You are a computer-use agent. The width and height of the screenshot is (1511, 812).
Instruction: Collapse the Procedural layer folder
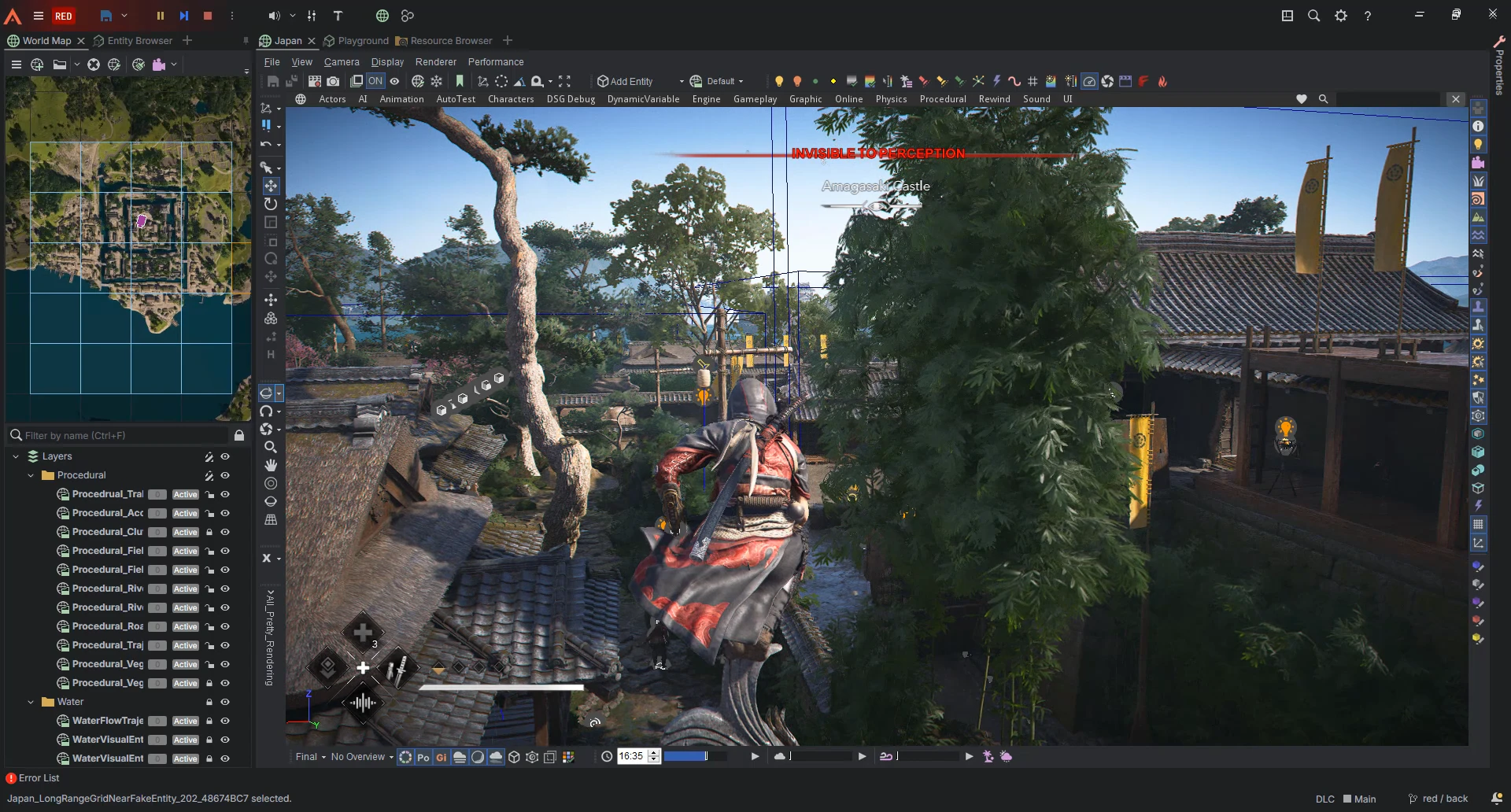[x=31, y=475]
